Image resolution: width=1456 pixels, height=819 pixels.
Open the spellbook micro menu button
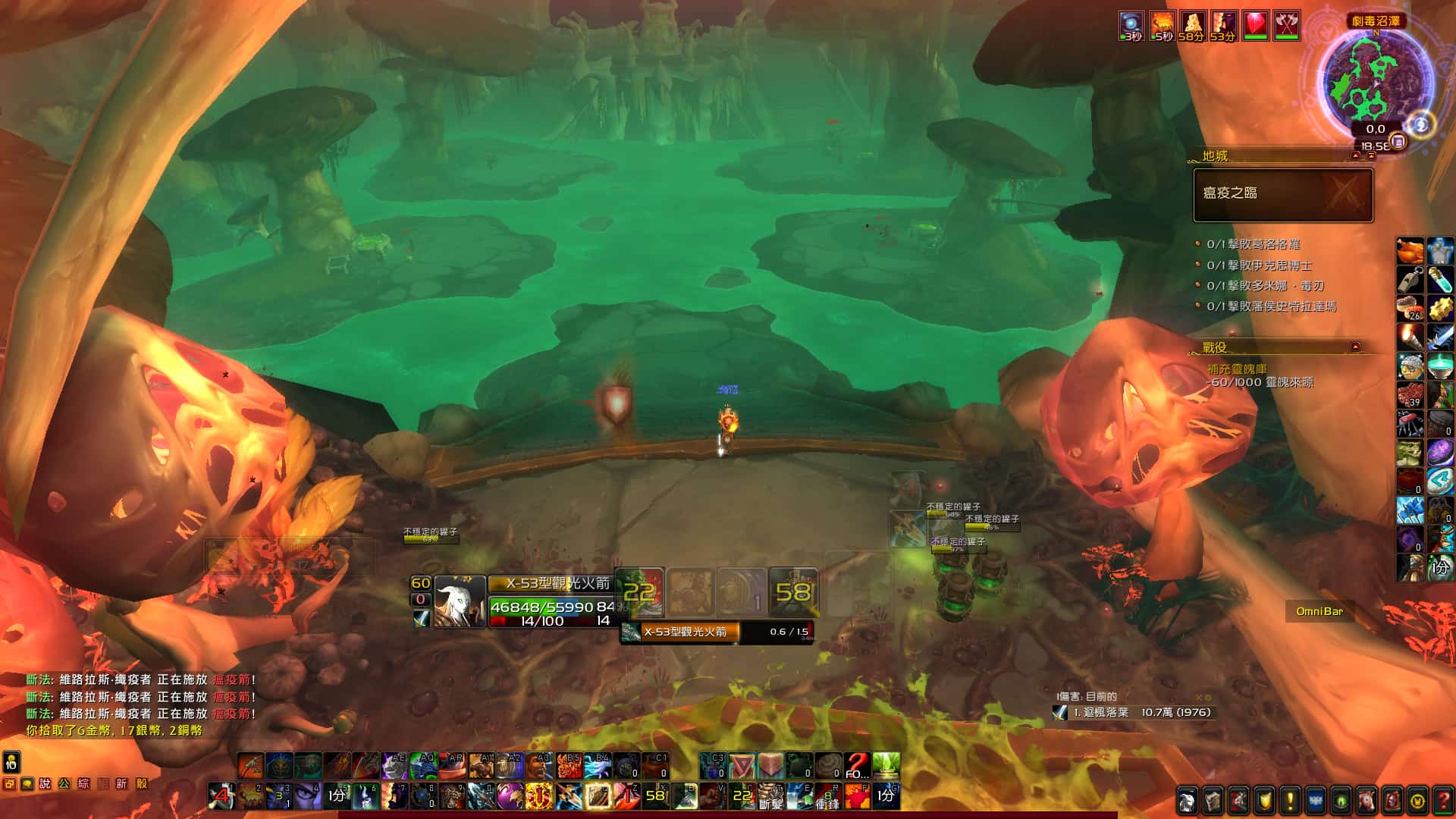click(x=1213, y=801)
